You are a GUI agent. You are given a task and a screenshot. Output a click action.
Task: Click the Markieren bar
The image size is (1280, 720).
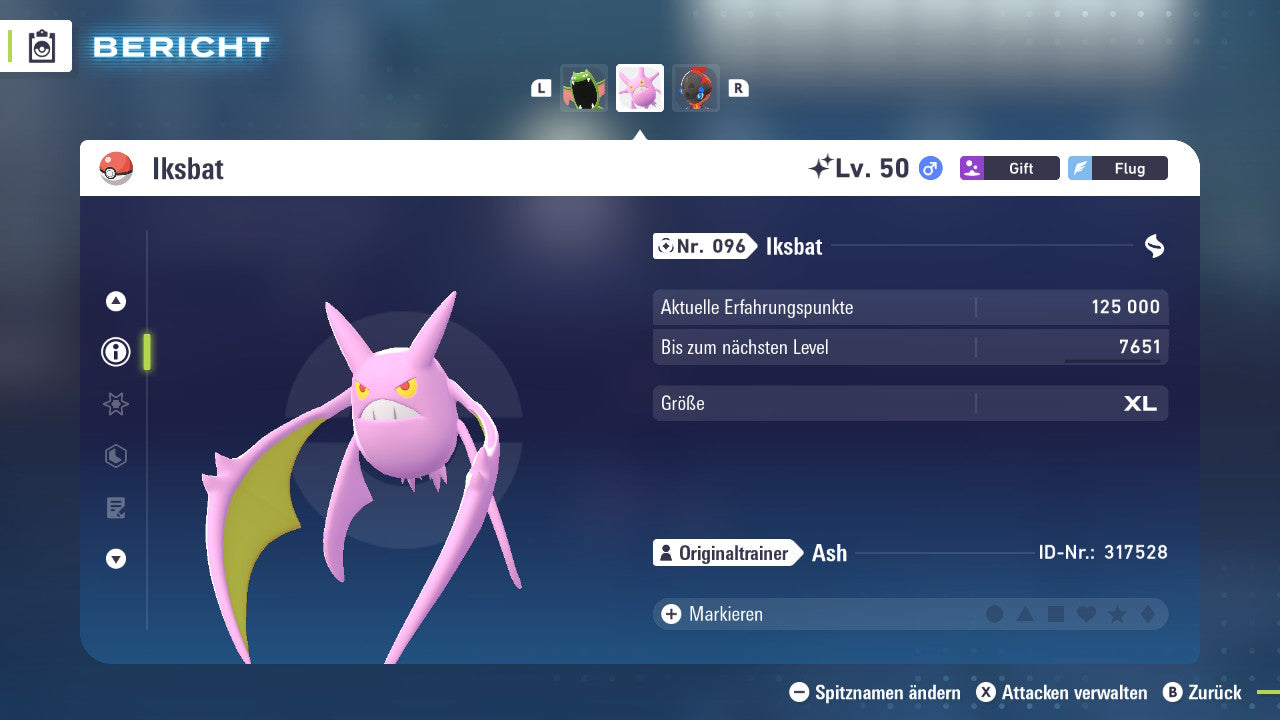coord(725,614)
